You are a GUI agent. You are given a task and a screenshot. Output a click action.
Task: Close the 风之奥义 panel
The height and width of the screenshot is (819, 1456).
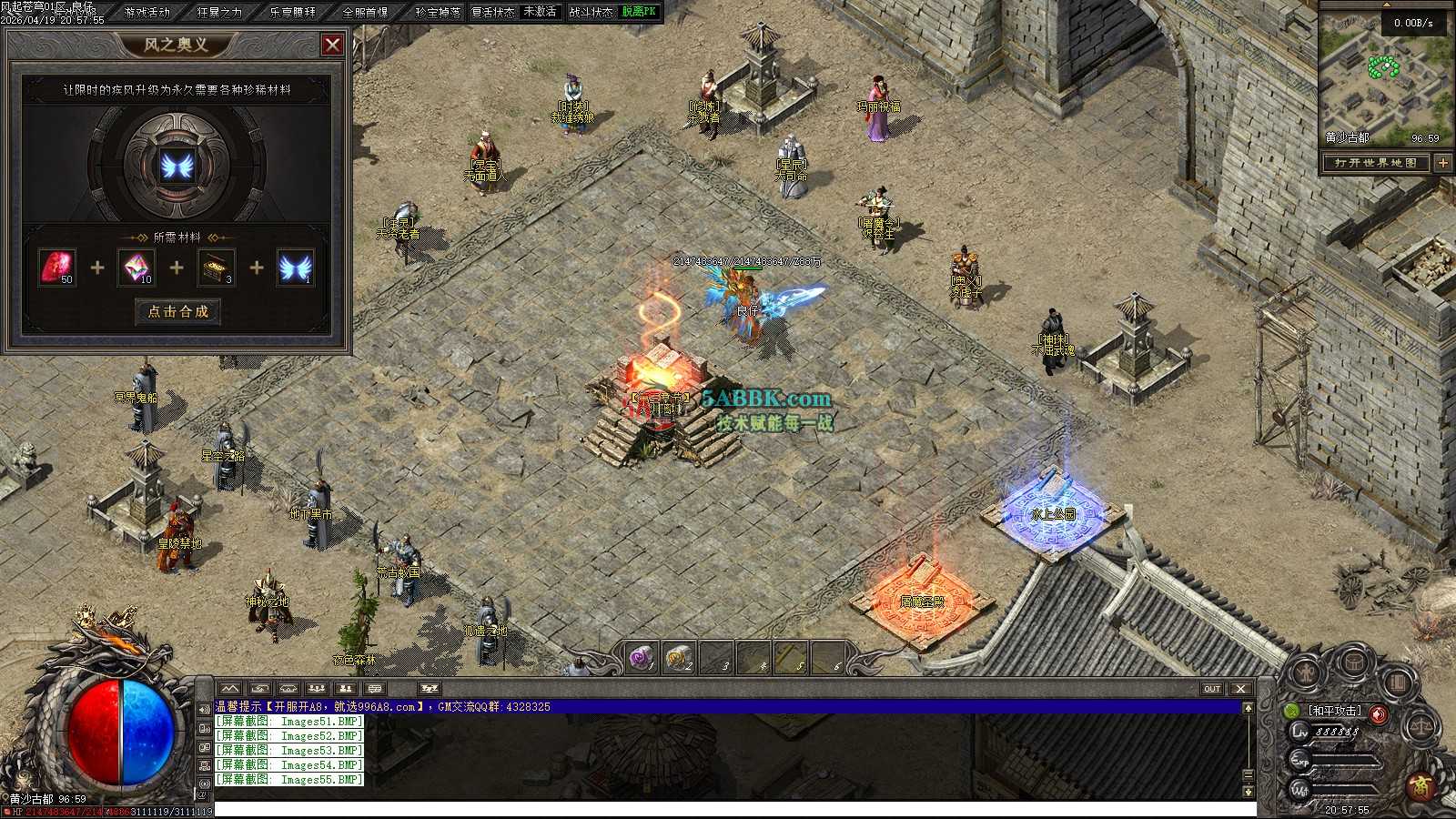click(333, 44)
